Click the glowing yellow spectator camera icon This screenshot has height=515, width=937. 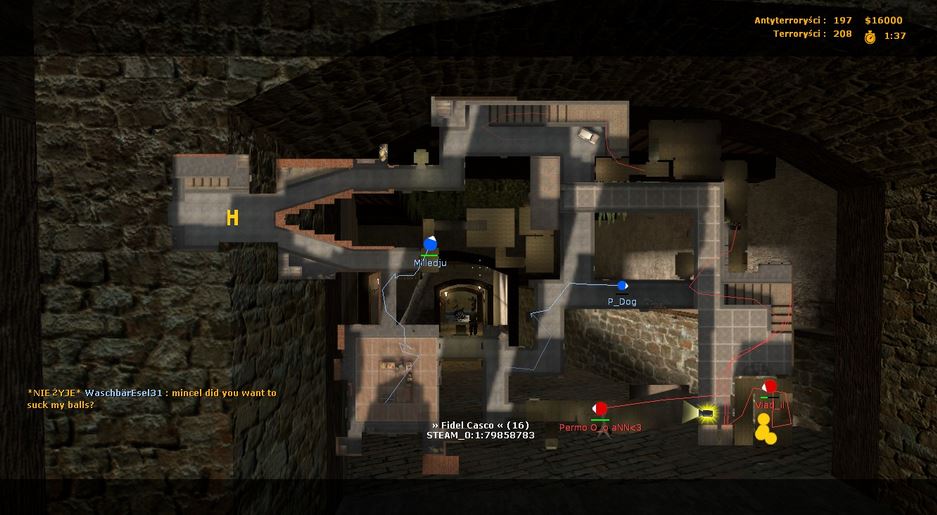707,411
